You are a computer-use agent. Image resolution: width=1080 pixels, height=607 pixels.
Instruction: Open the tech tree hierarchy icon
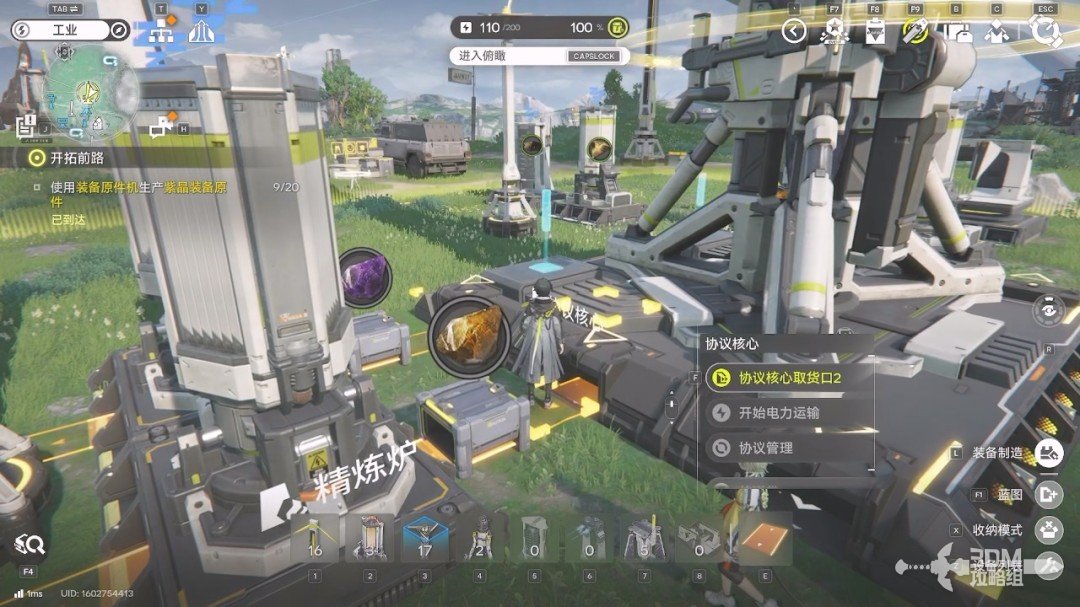pos(162,31)
